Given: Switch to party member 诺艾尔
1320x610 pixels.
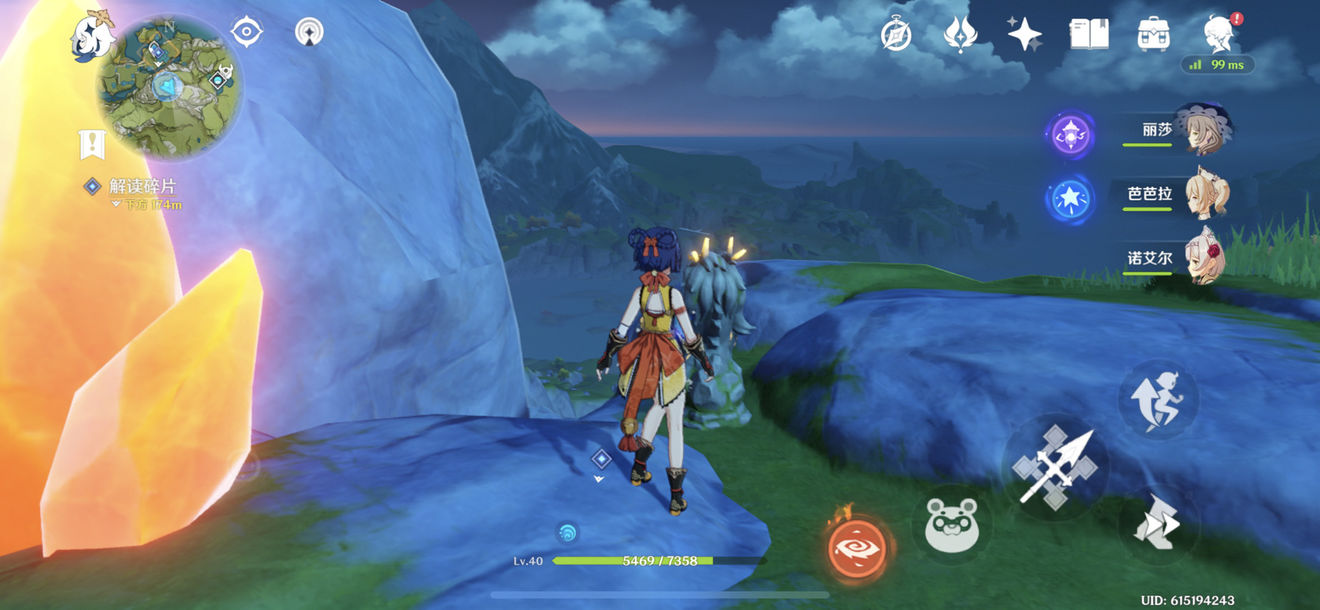Looking at the screenshot, I should [x=1201, y=257].
